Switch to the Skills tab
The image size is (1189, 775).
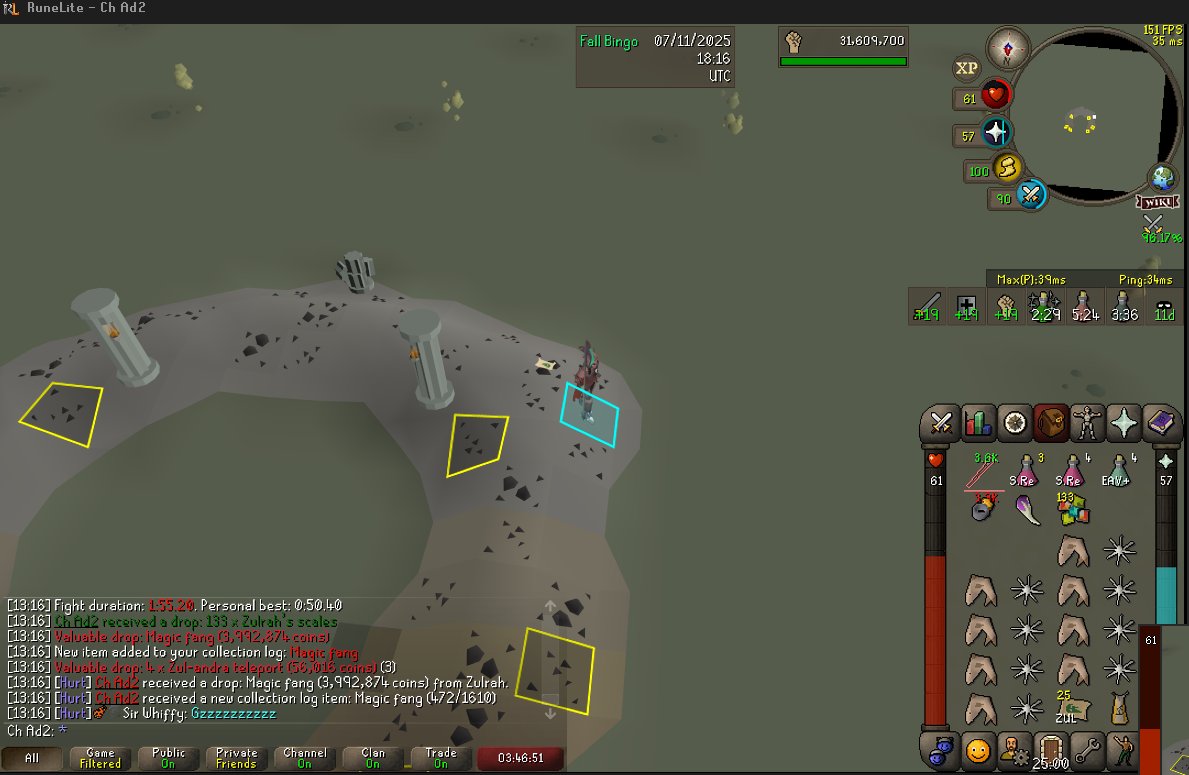click(979, 424)
